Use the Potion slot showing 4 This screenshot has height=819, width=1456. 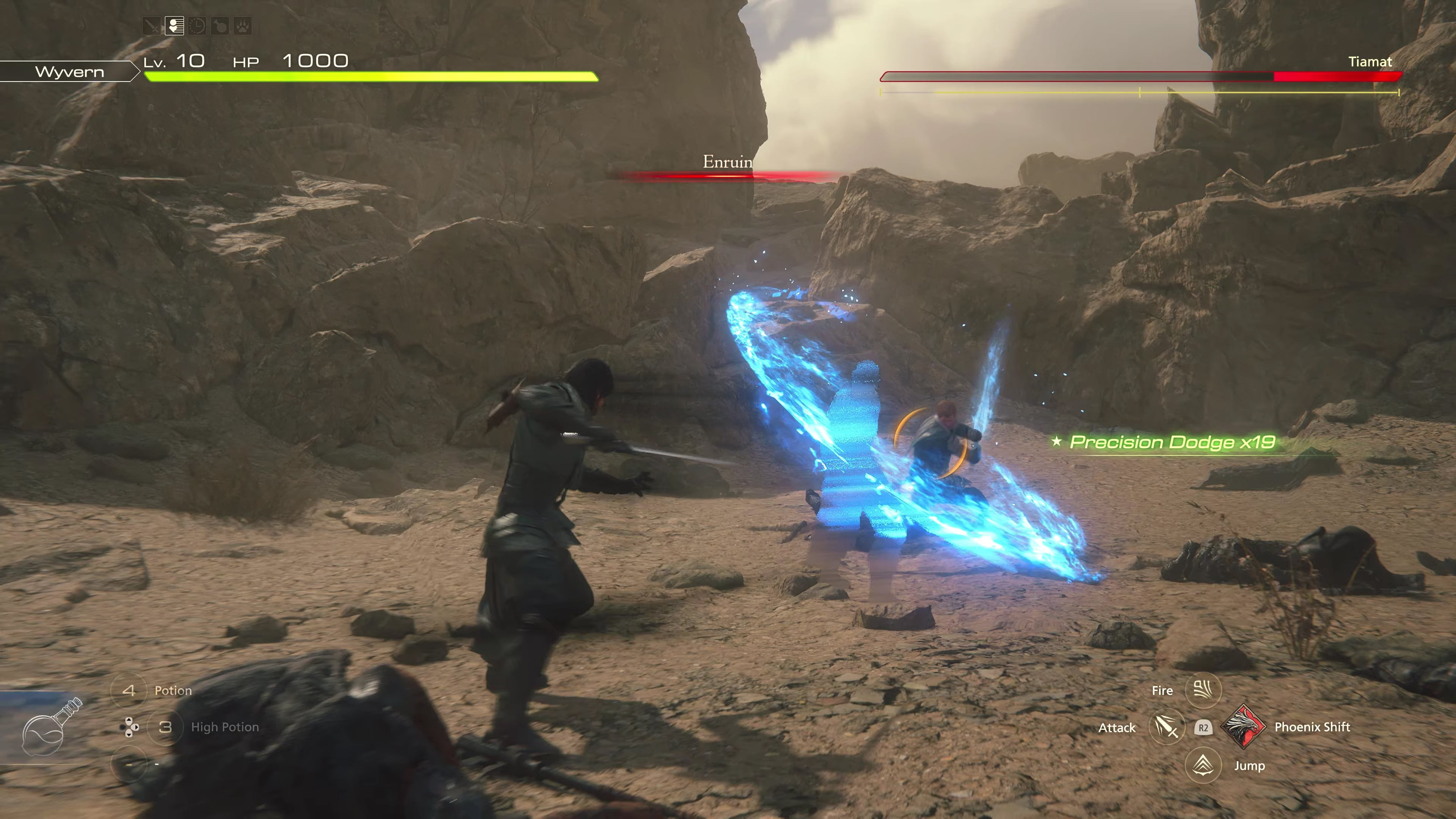tap(129, 690)
